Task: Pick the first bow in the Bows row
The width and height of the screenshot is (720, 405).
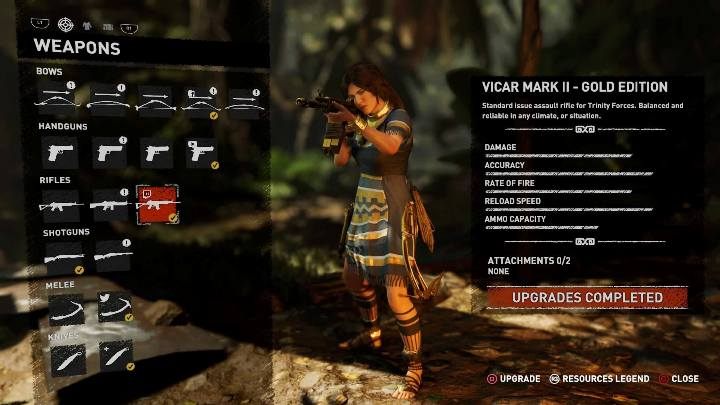Action: click(58, 100)
